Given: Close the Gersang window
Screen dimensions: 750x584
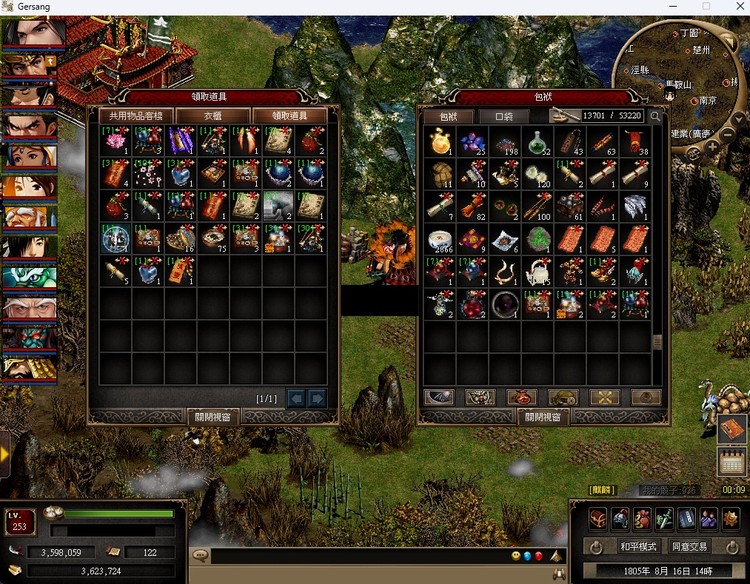Looking at the screenshot, I should pos(737,7).
